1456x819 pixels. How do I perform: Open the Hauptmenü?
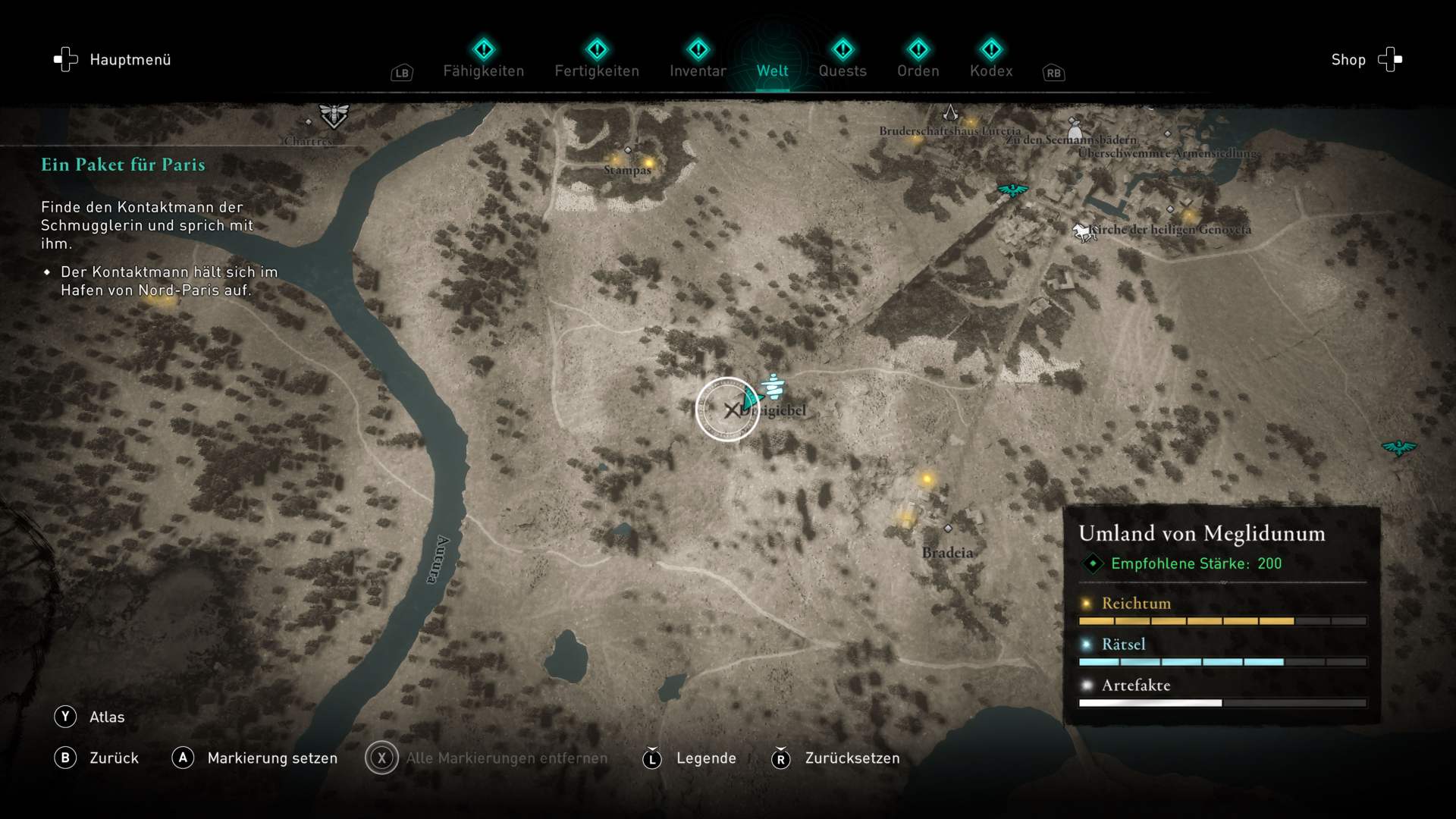pos(112,60)
